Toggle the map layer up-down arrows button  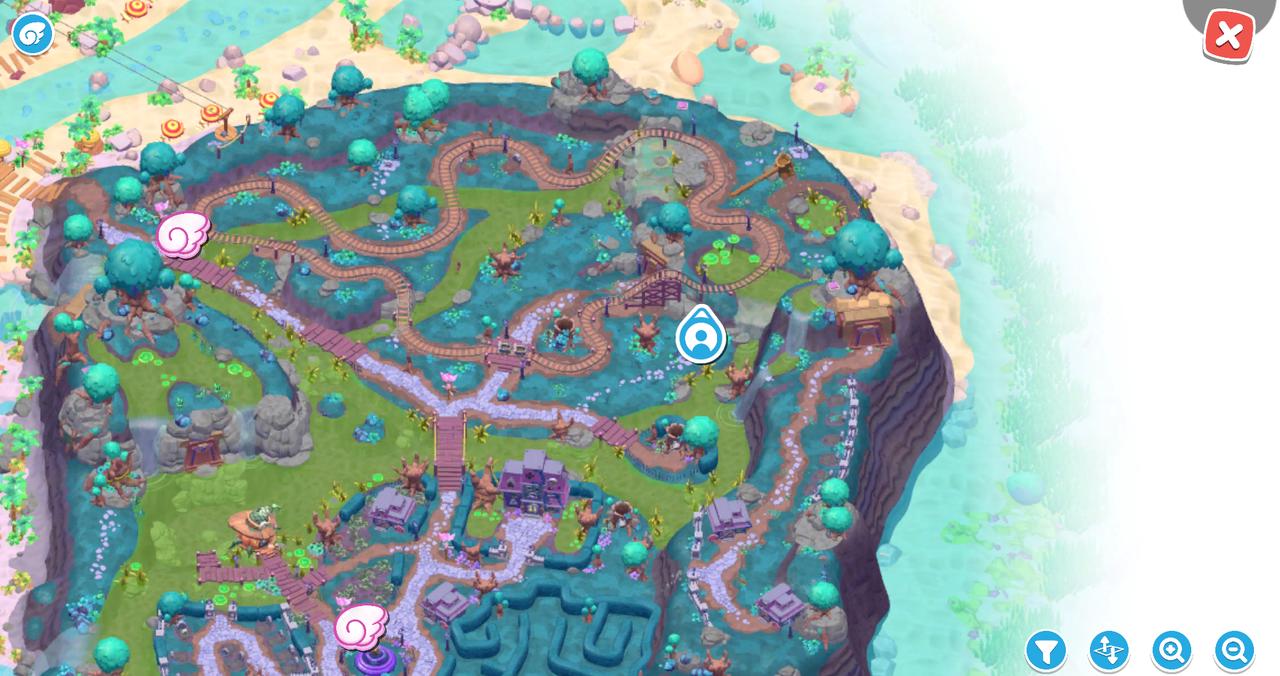click(1108, 651)
